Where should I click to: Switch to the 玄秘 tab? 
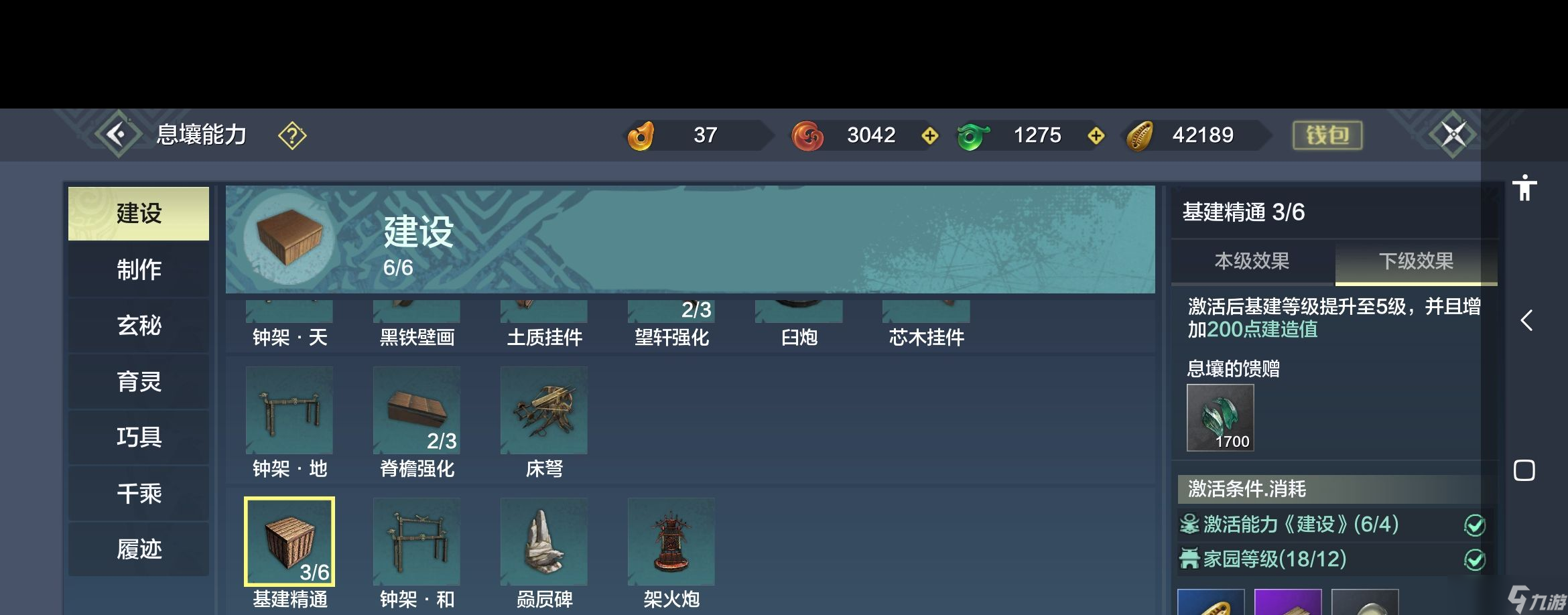(x=139, y=326)
